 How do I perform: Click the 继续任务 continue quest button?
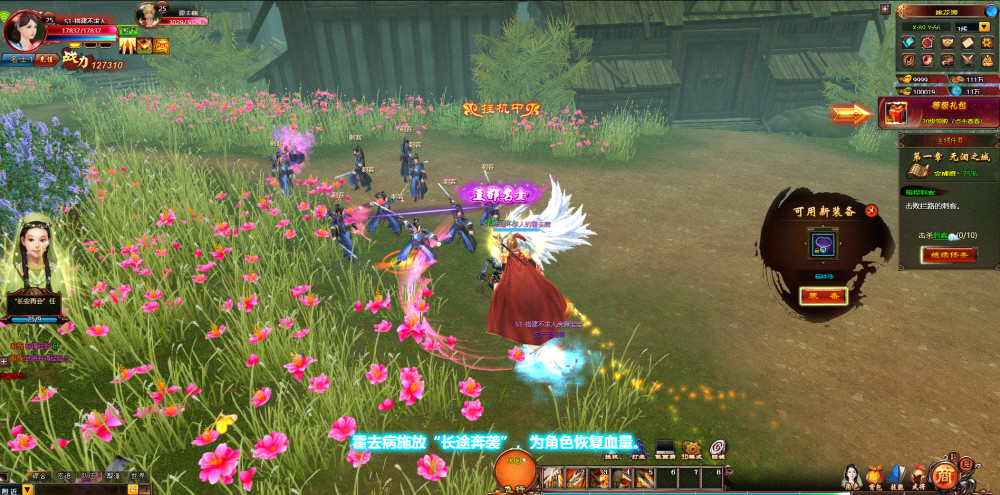pyautogui.click(x=947, y=255)
